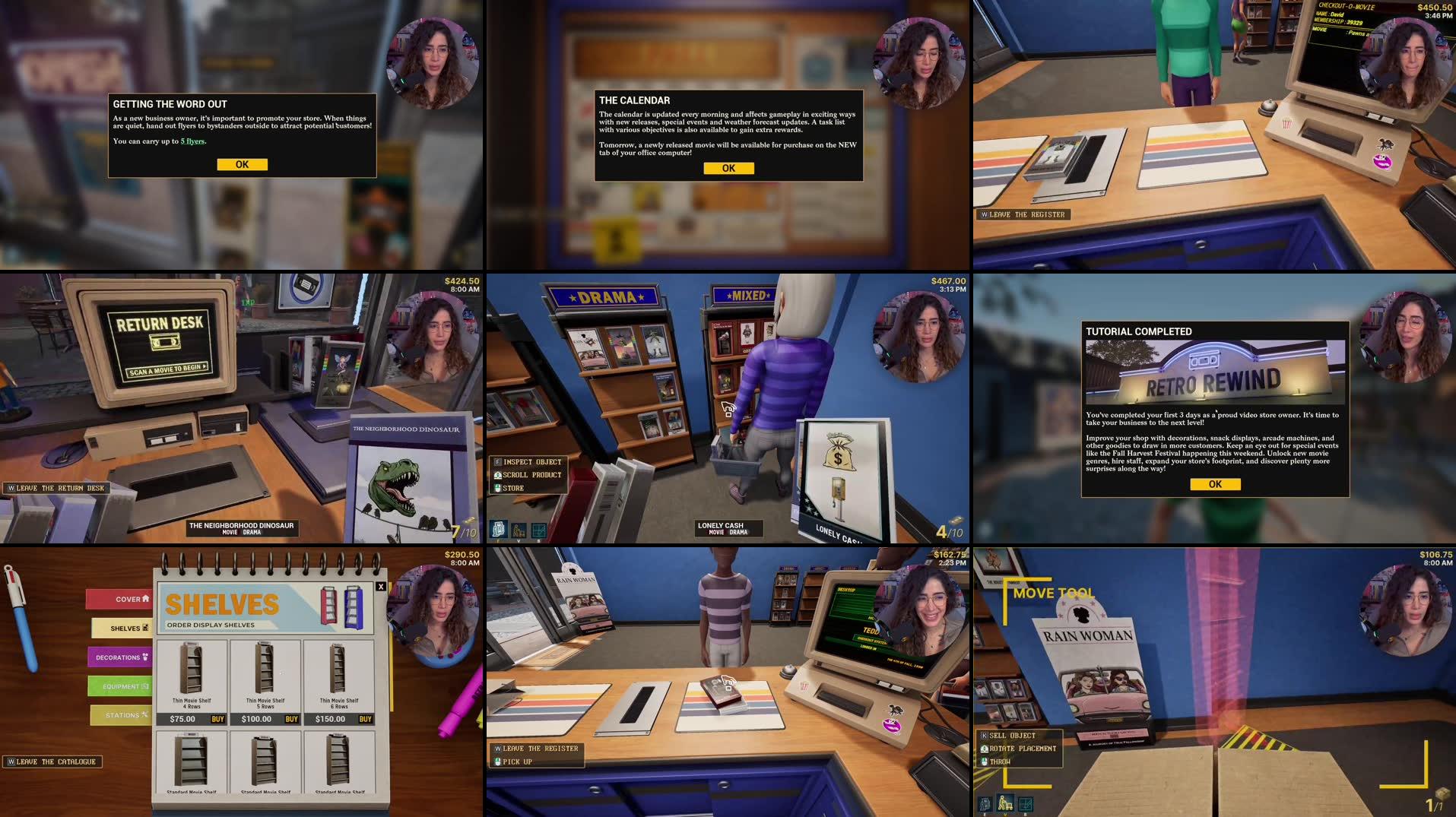
Task: Click the Store mouse-button icon
Action: coord(499,486)
